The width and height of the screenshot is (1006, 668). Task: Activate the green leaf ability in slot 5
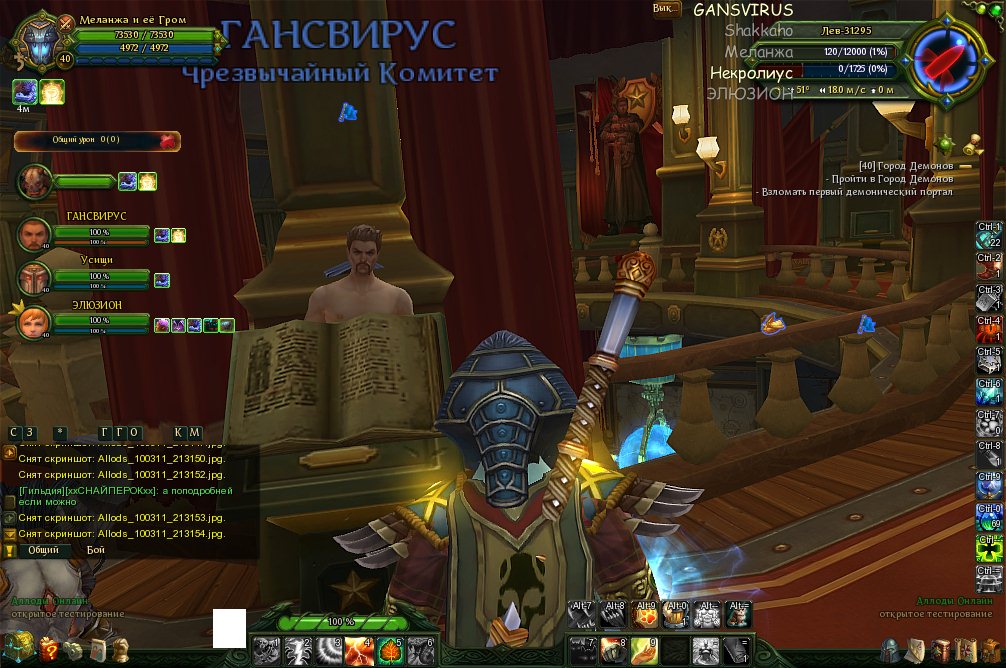pyautogui.click(x=390, y=650)
